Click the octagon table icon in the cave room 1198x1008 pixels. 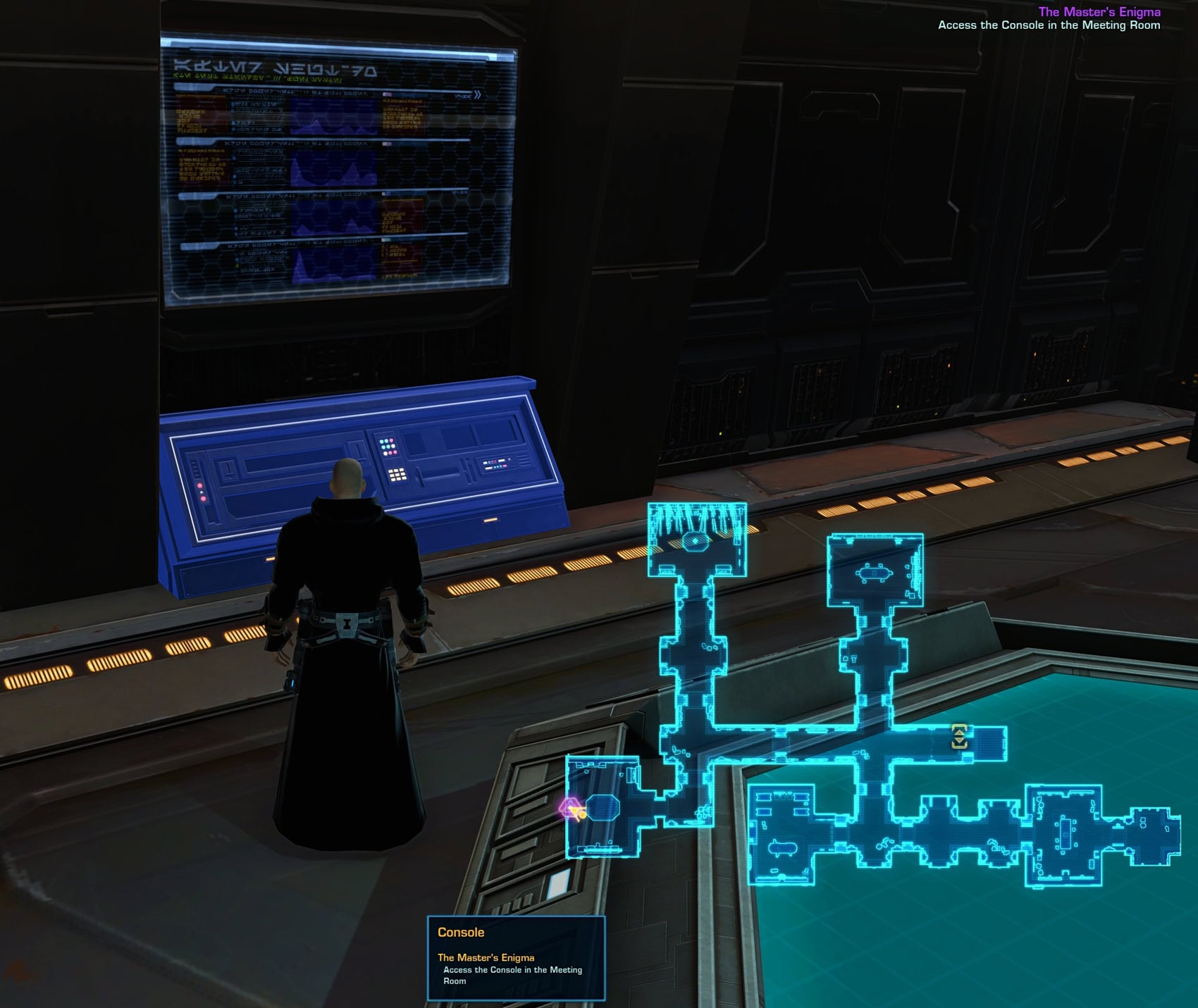tap(603, 807)
